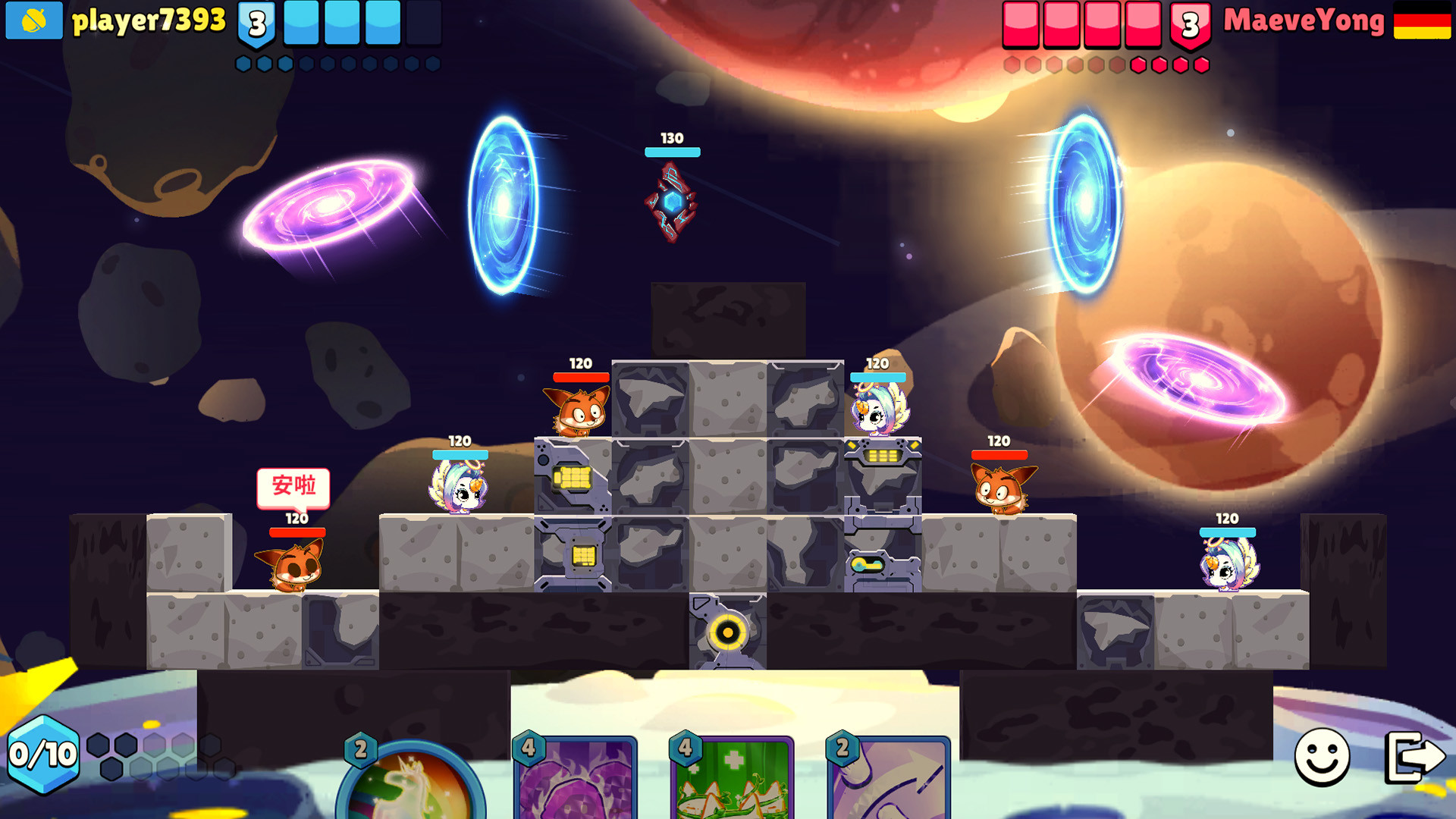
Task: Click the speech bubble saying 安啦
Action: (296, 488)
